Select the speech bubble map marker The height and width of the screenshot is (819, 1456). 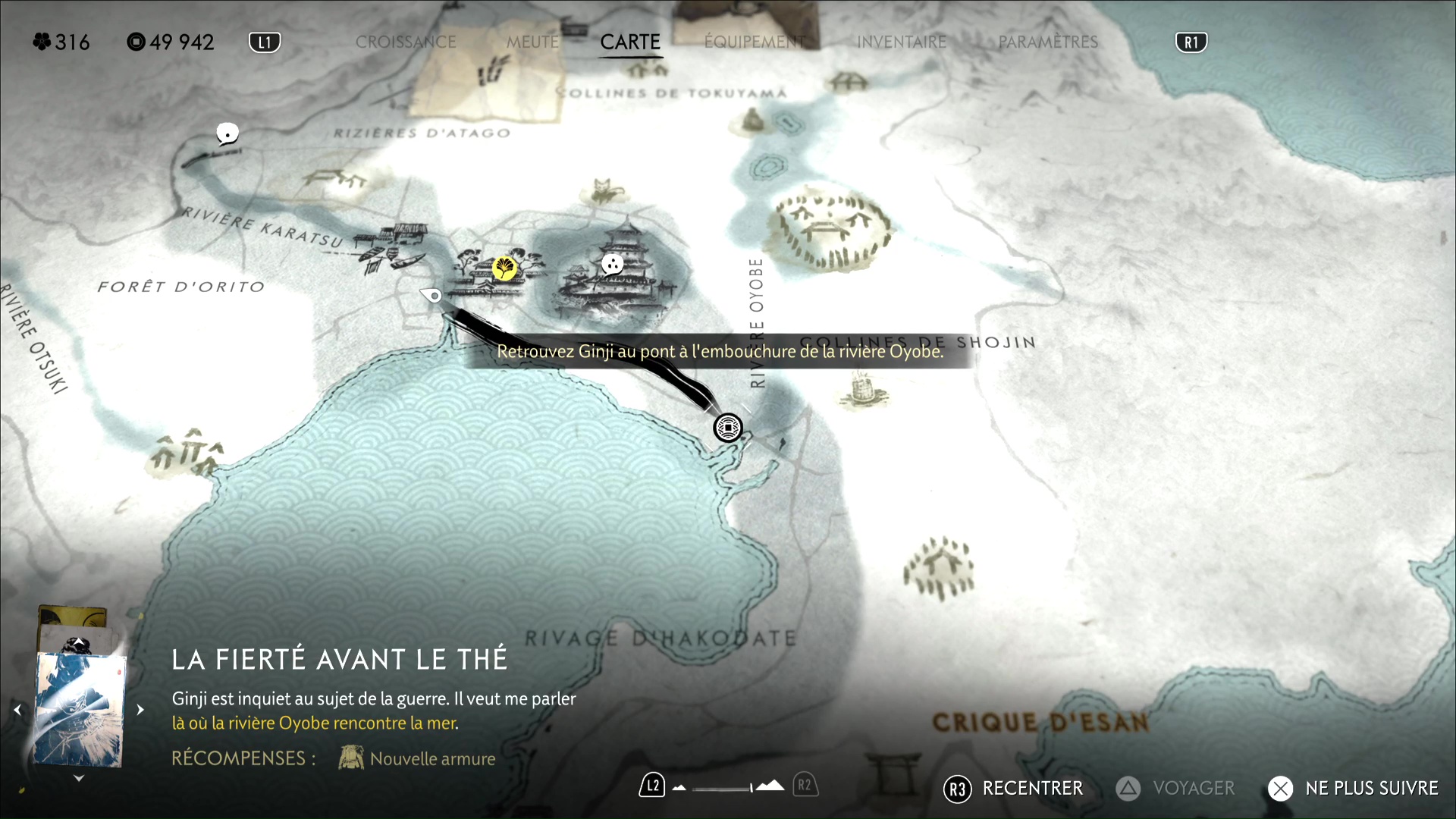coord(227,134)
